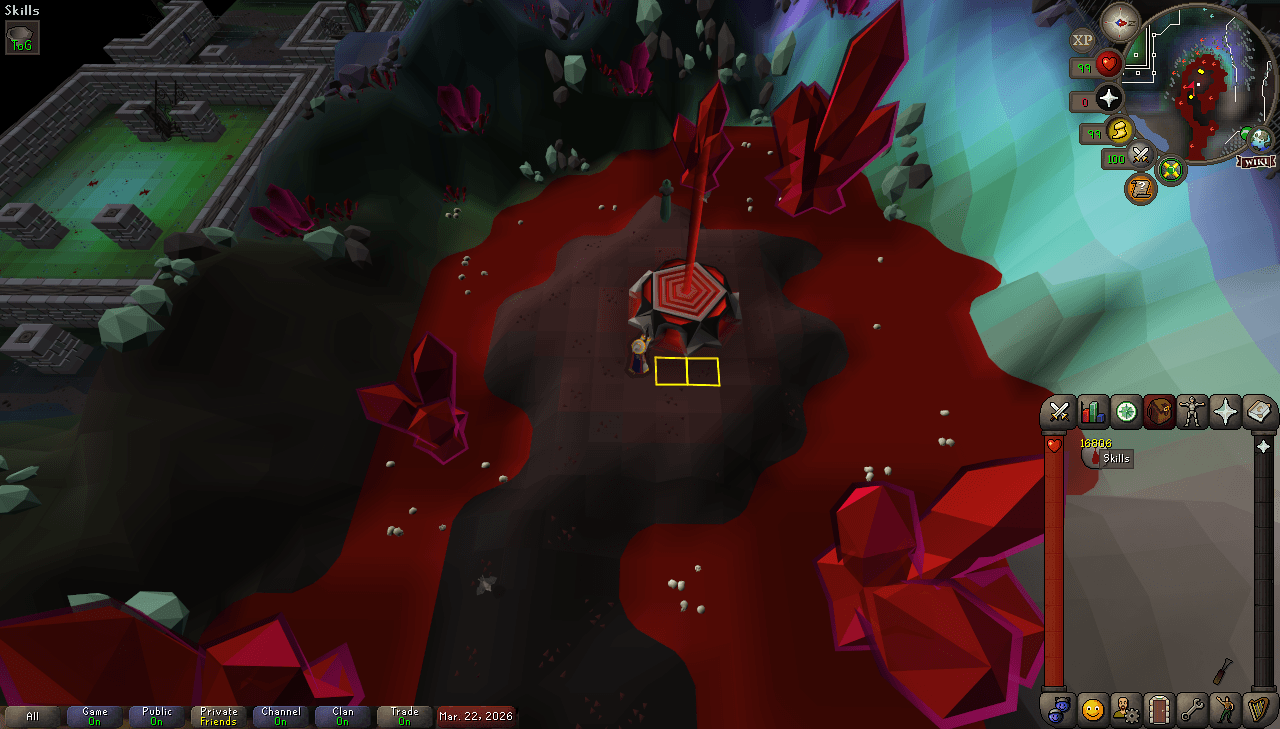
Task: Open the Music player harp icon
Action: [x=1257, y=710]
